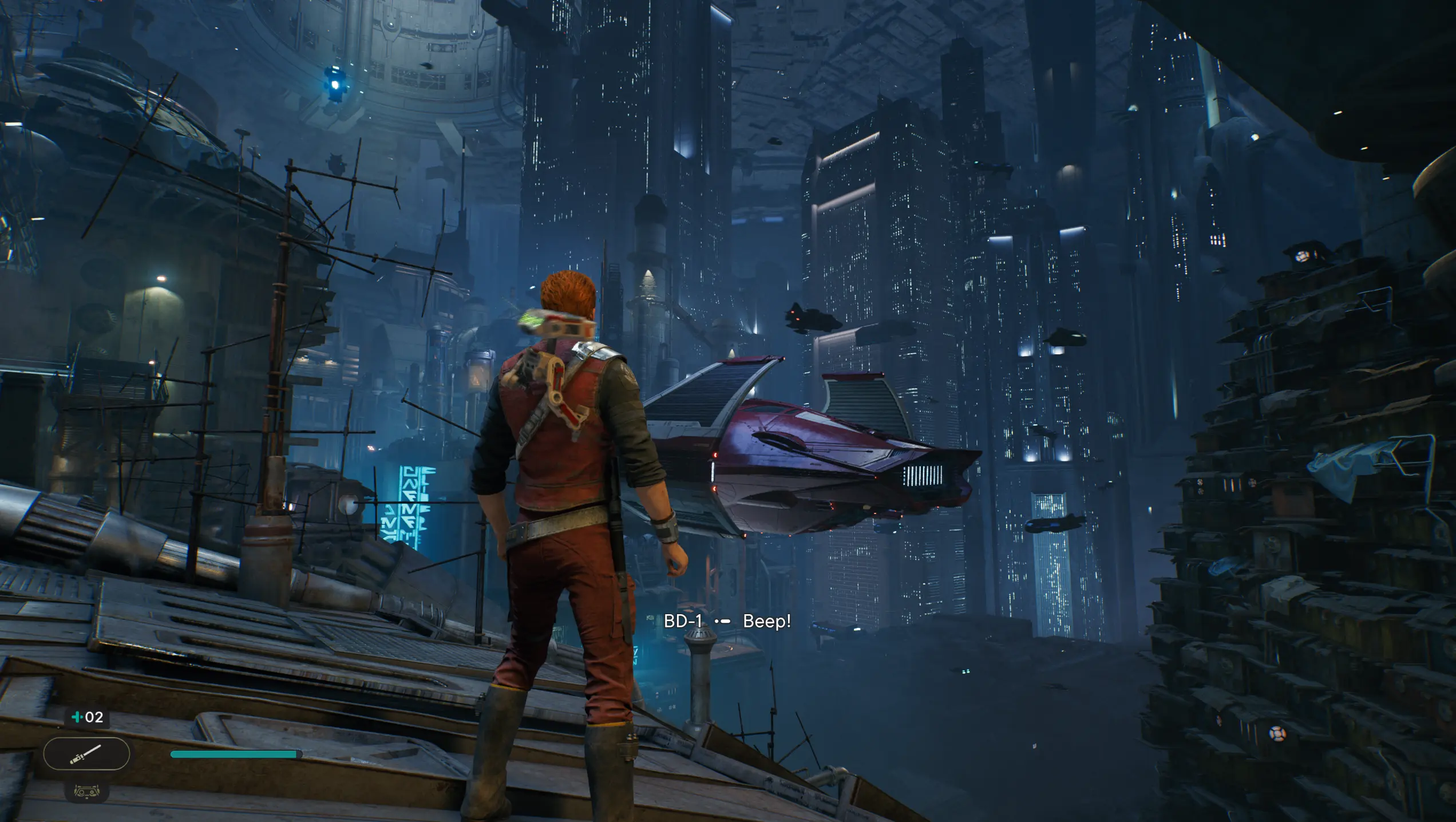Select the lightsaber stance icon

[x=86, y=754]
